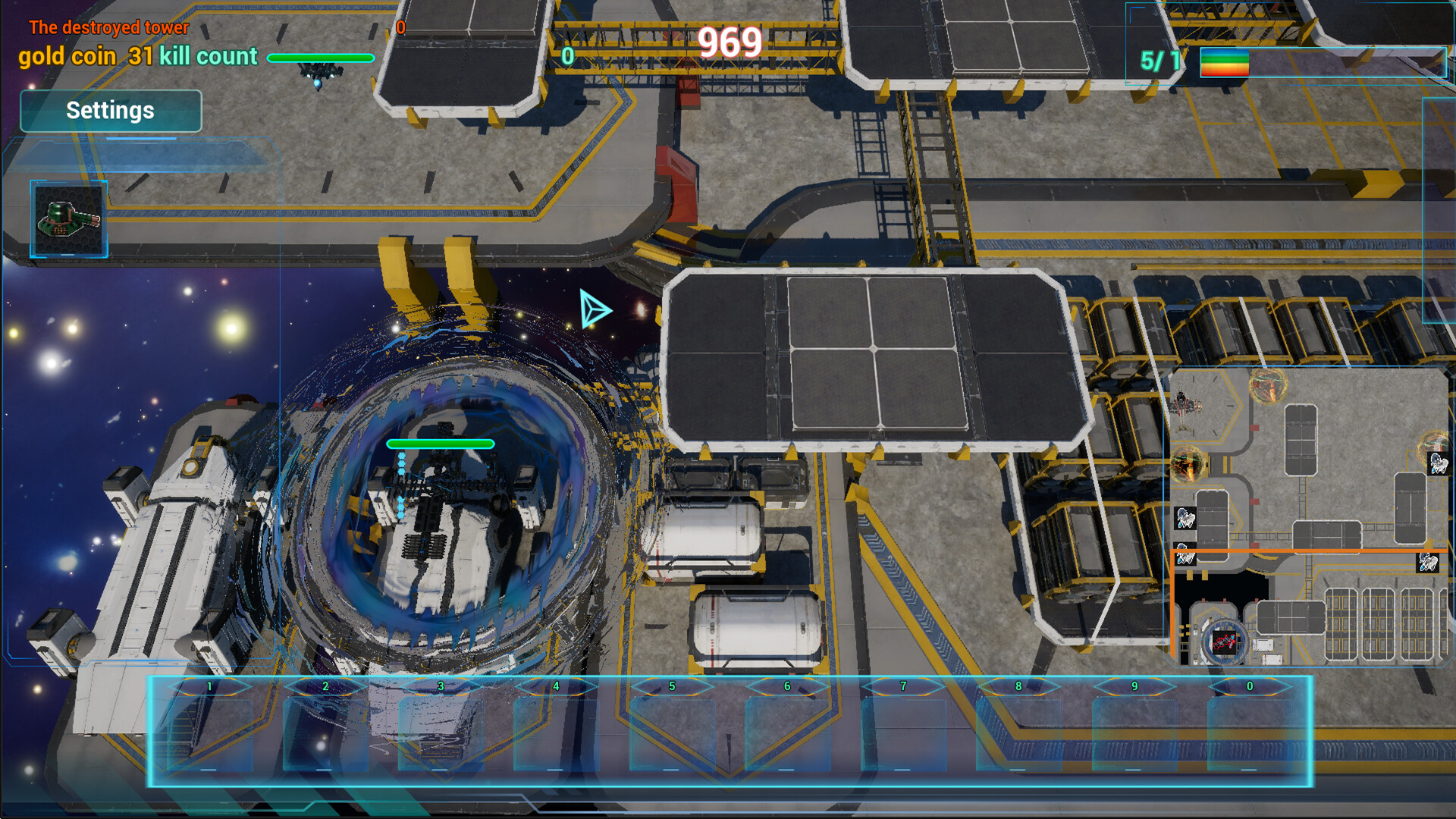Click the mech icon on the minimap's left side

1185,518
